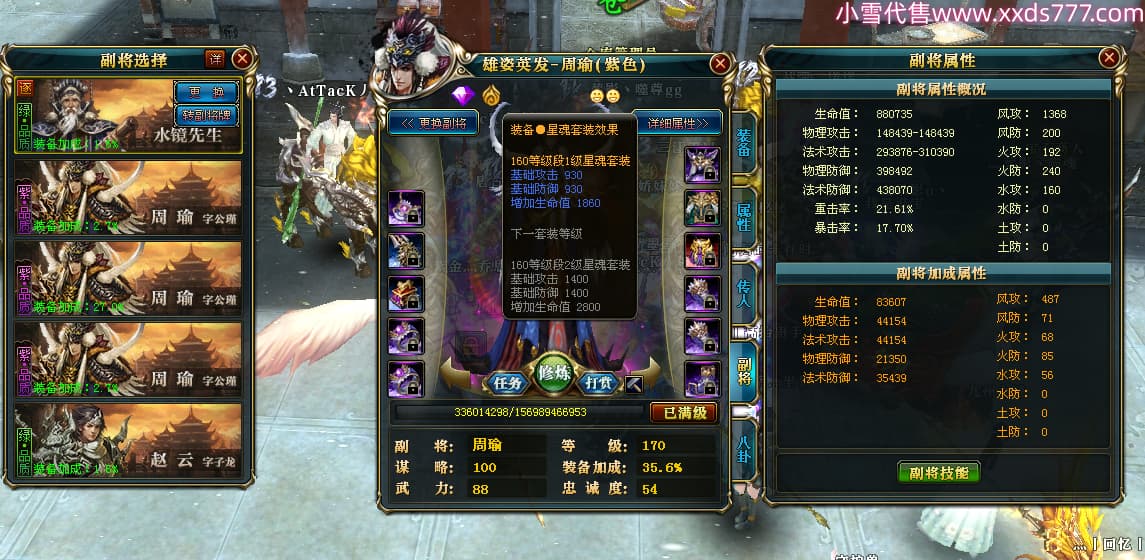The width and height of the screenshot is (1145, 560).
Task: Click the 更换 button on 水镜先生
Action: click(x=206, y=92)
